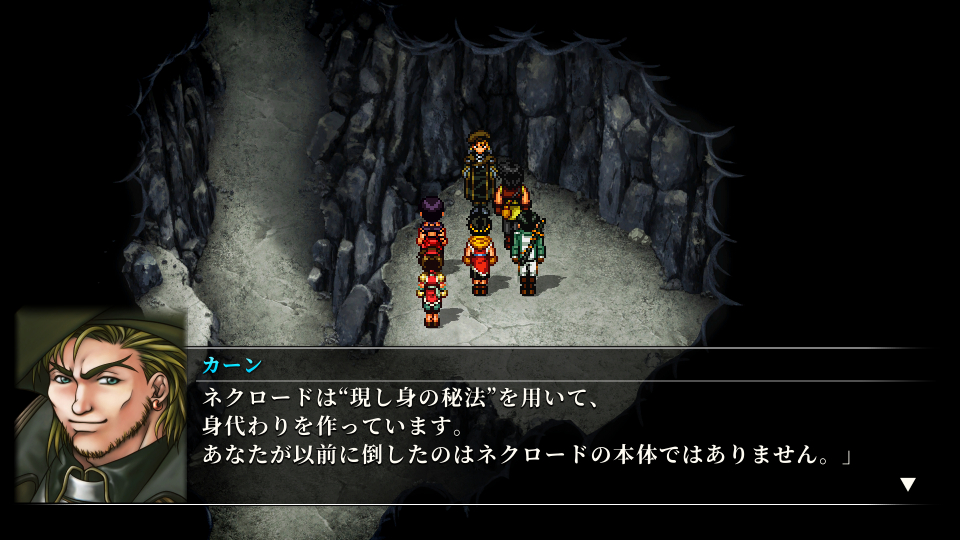Advance dialogue with the white arrow indicator

907,485
